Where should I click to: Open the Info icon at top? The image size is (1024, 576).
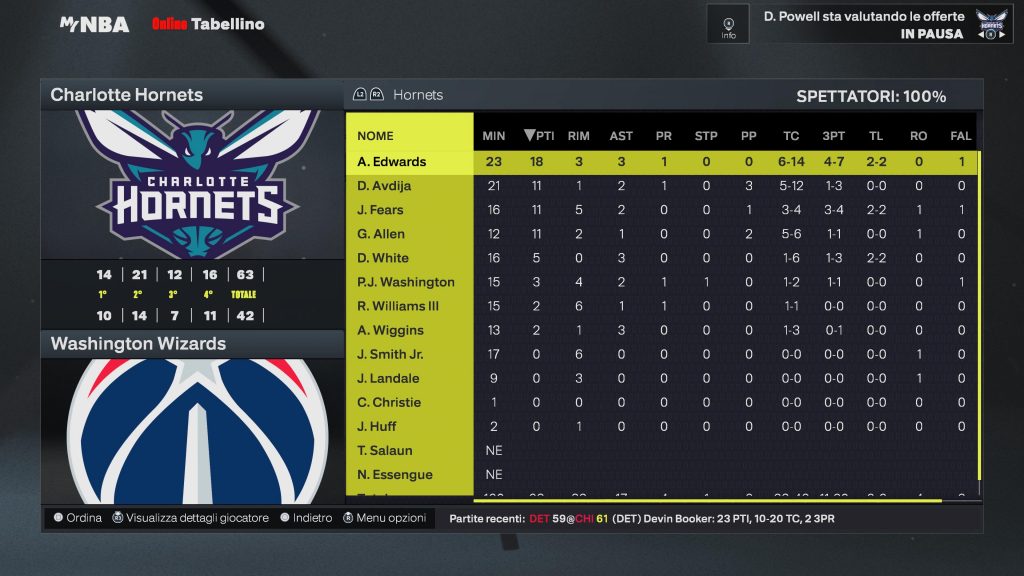(728, 24)
